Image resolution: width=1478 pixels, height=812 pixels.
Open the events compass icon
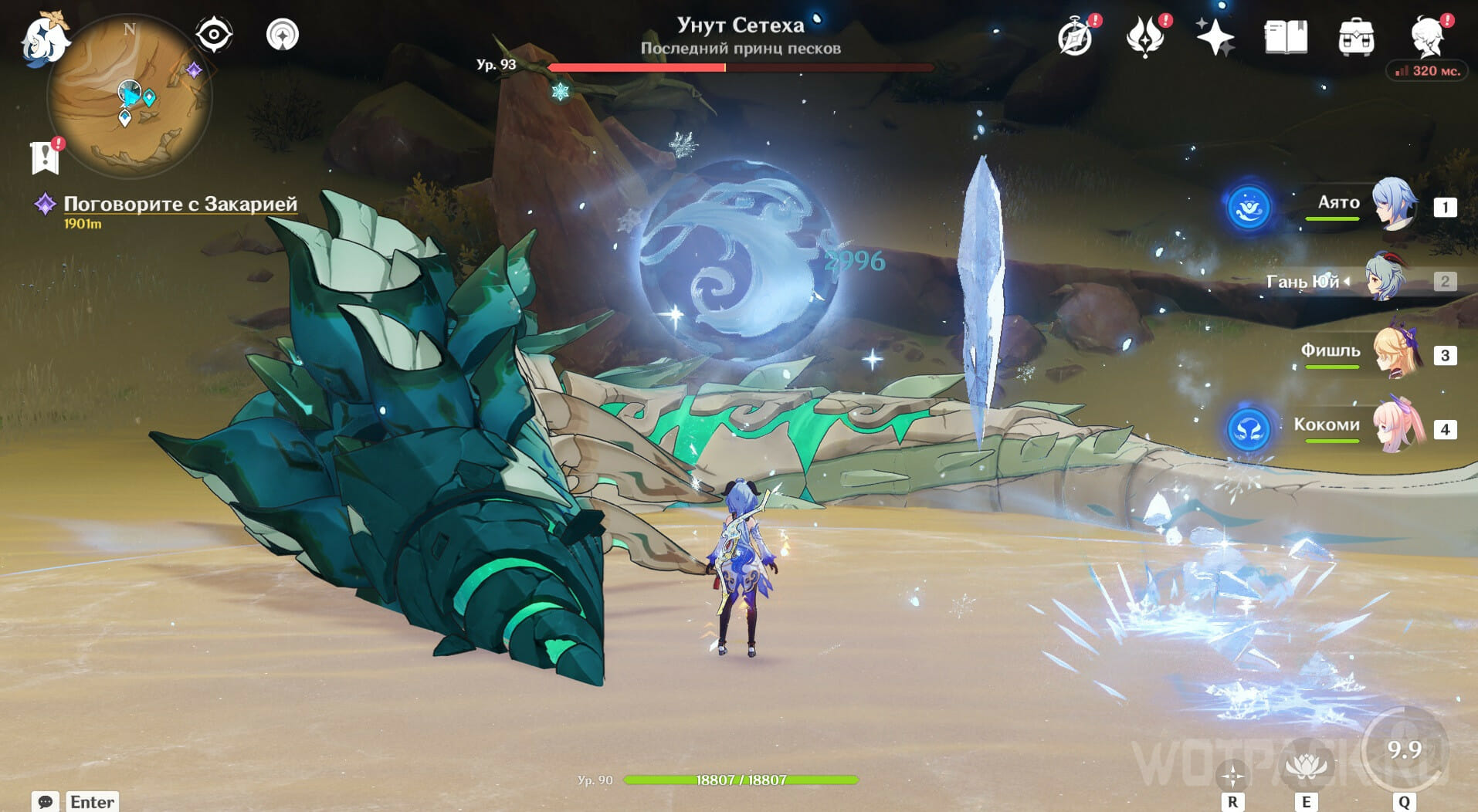pos(1075,37)
